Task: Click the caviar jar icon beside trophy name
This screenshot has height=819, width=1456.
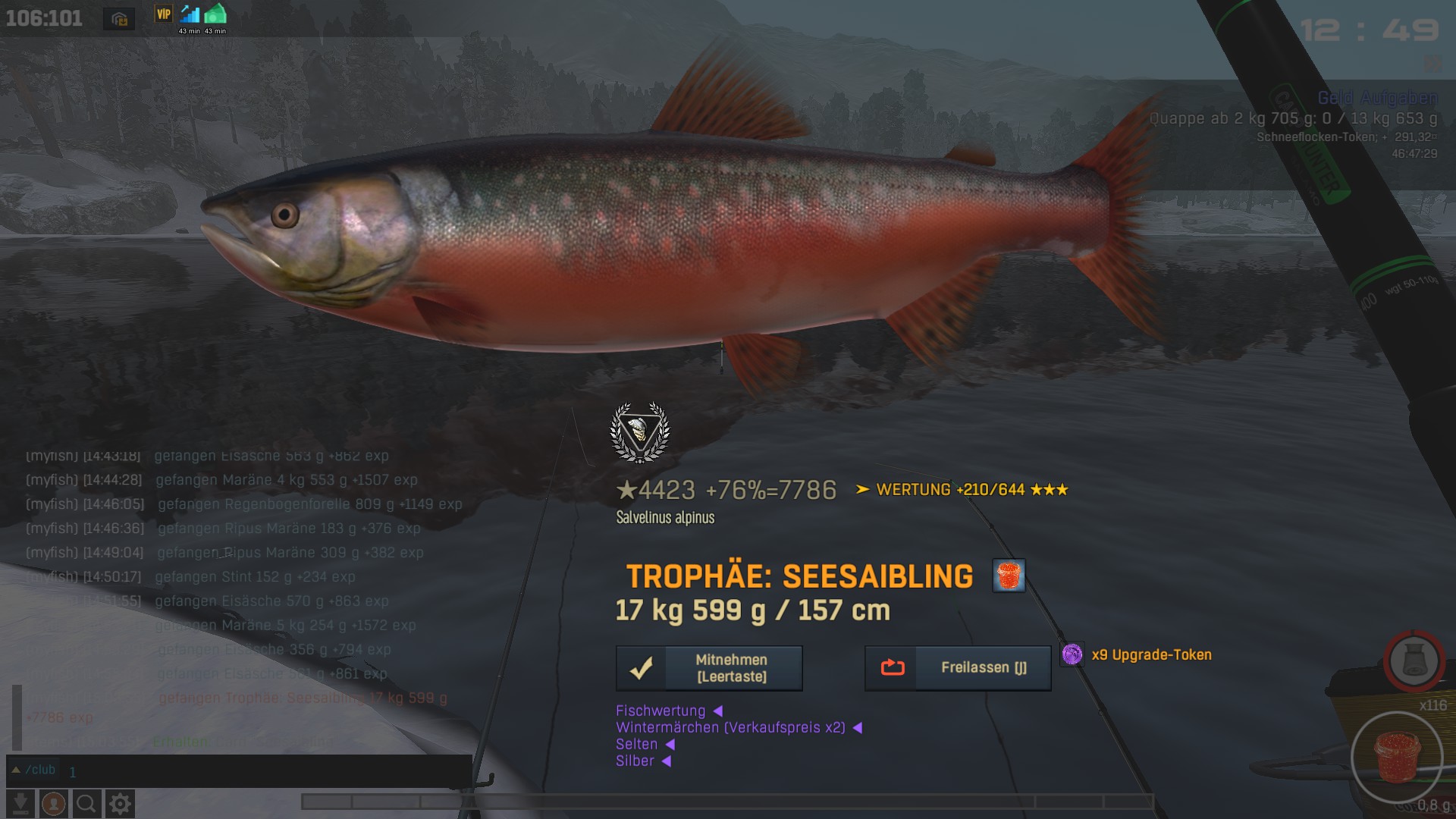Action: tap(1009, 576)
